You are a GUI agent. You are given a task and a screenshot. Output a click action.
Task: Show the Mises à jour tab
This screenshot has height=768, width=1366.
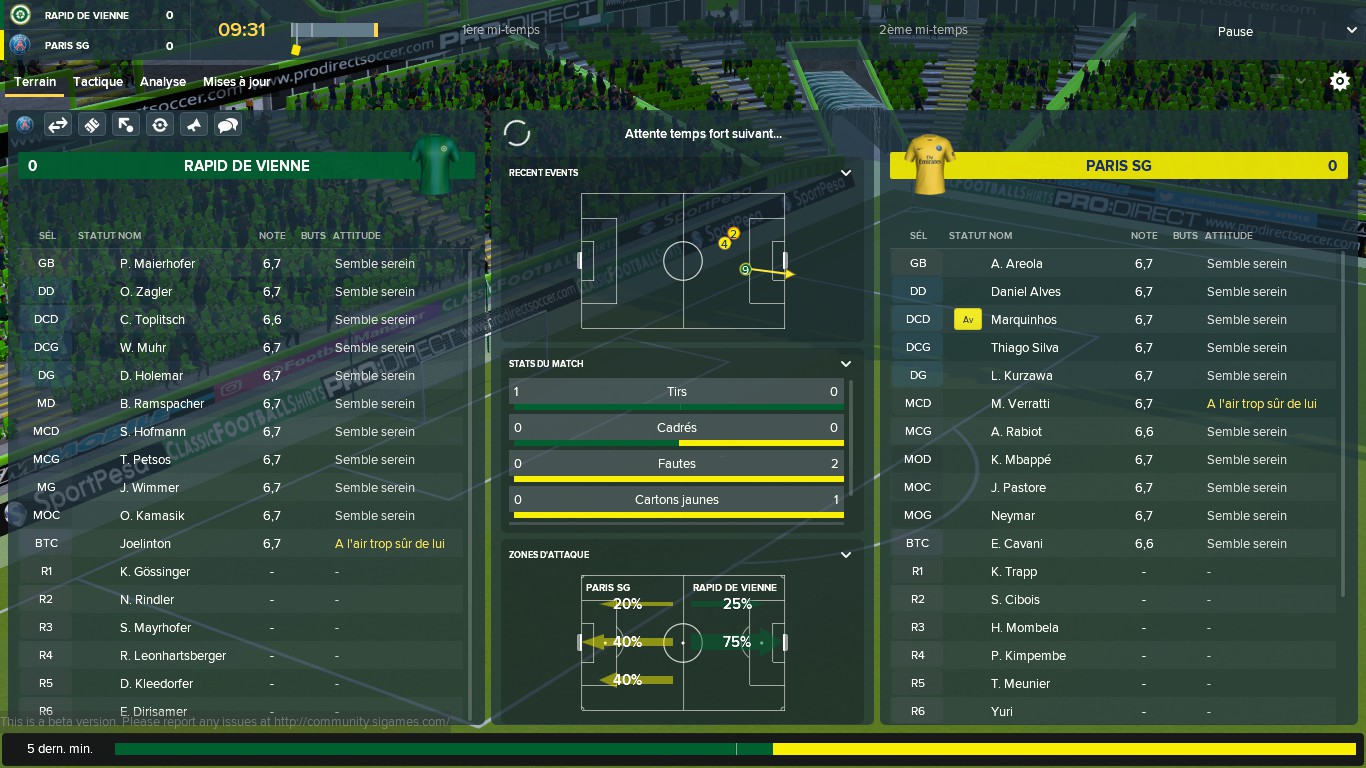coord(237,82)
